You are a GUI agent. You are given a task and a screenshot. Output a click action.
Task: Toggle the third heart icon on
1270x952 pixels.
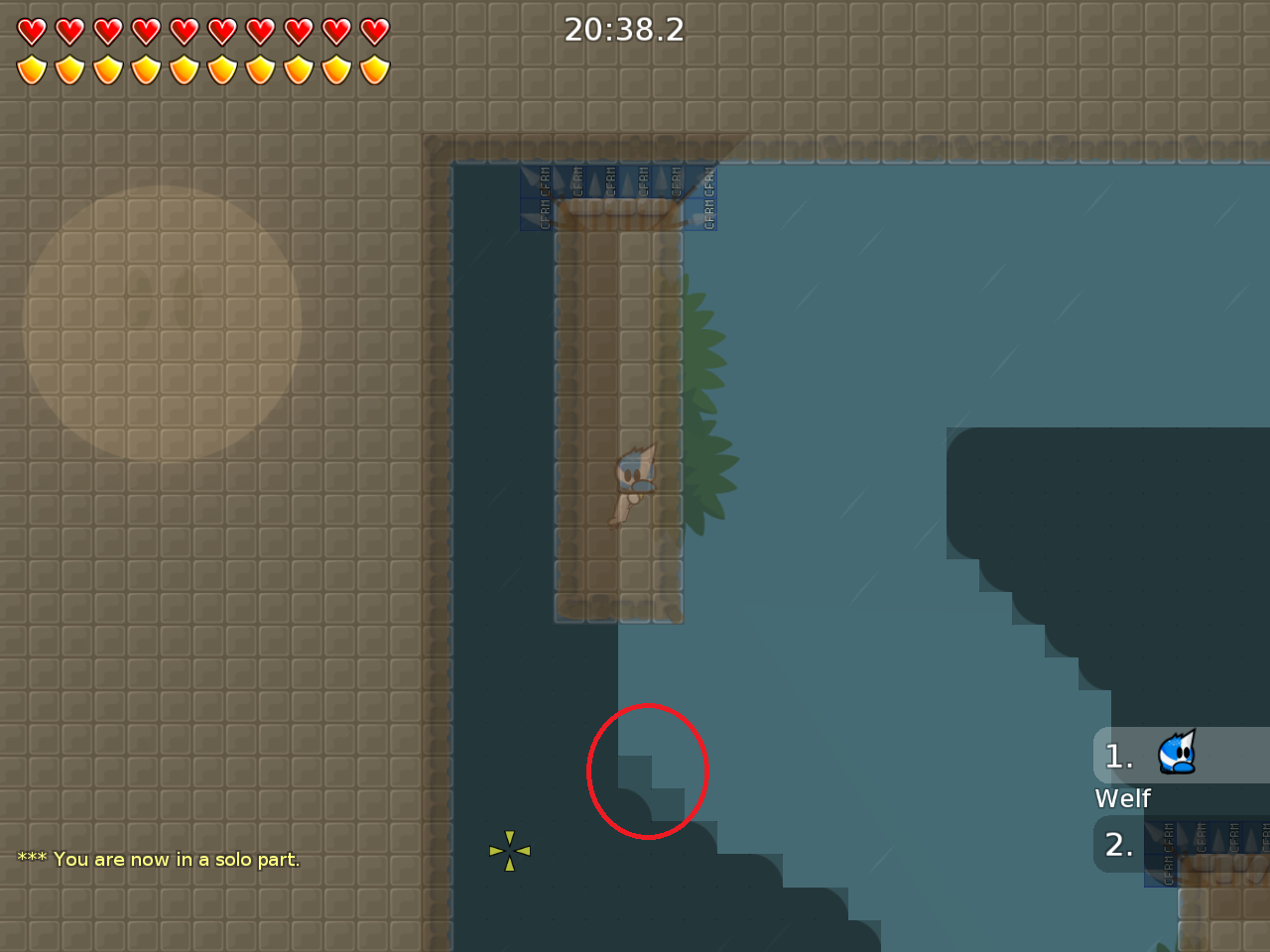tap(109, 31)
